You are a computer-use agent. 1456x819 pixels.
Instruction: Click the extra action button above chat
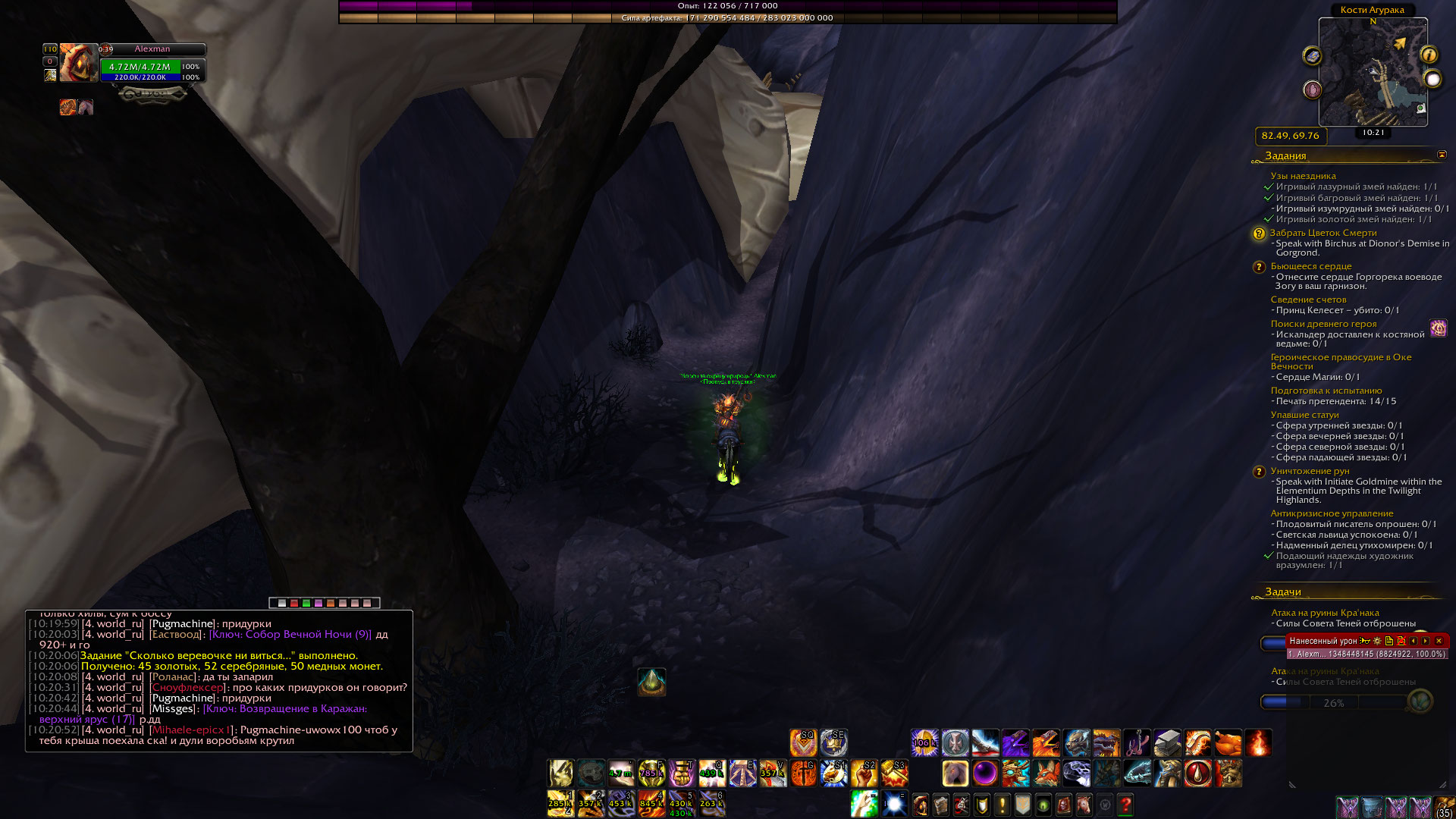tap(651, 682)
